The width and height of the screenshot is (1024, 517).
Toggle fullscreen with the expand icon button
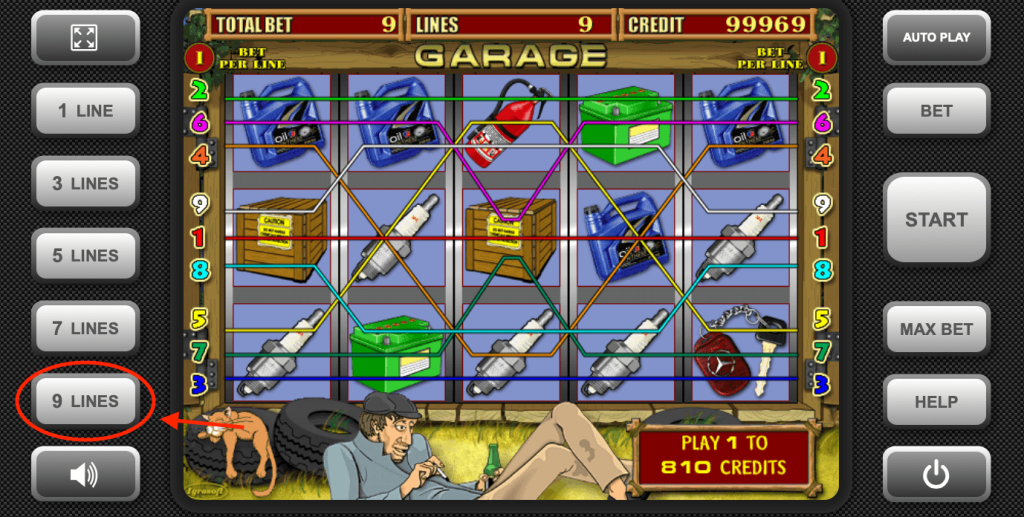point(85,38)
